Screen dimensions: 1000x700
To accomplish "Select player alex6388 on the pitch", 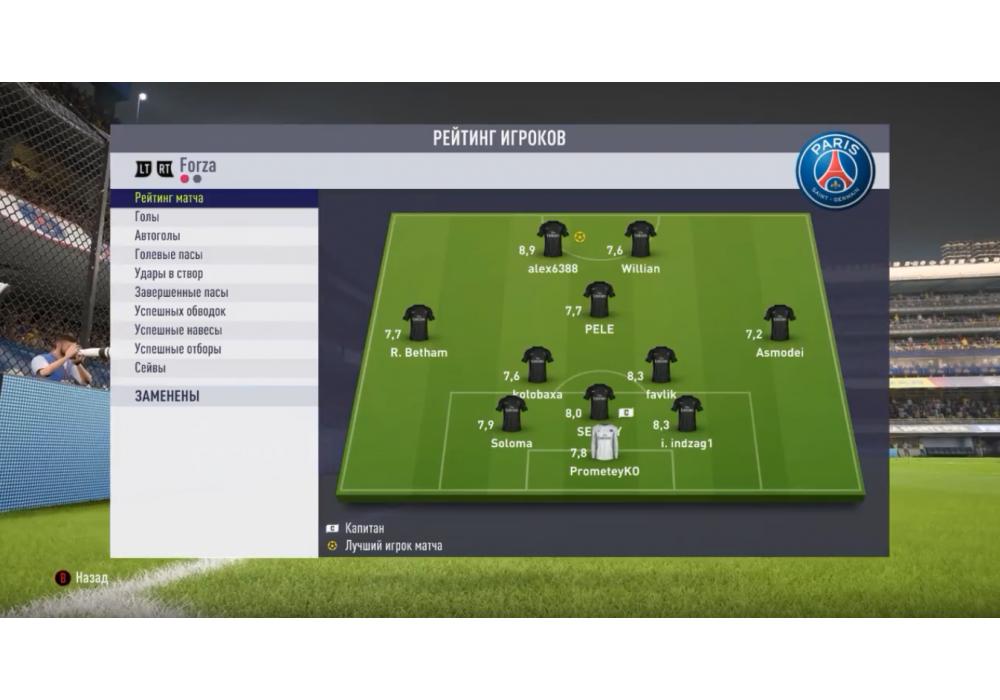I will point(553,240).
